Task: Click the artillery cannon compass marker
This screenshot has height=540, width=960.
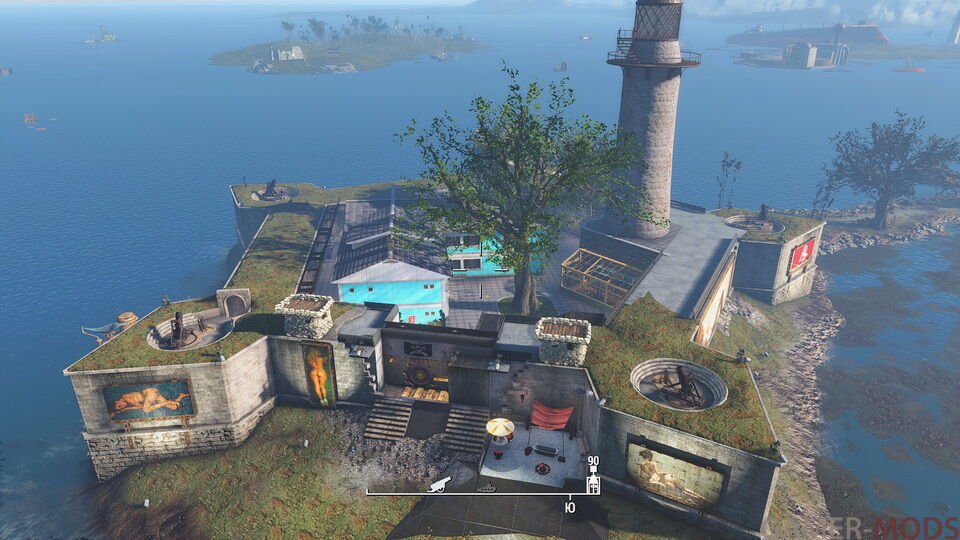Action: tap(438, 484)
